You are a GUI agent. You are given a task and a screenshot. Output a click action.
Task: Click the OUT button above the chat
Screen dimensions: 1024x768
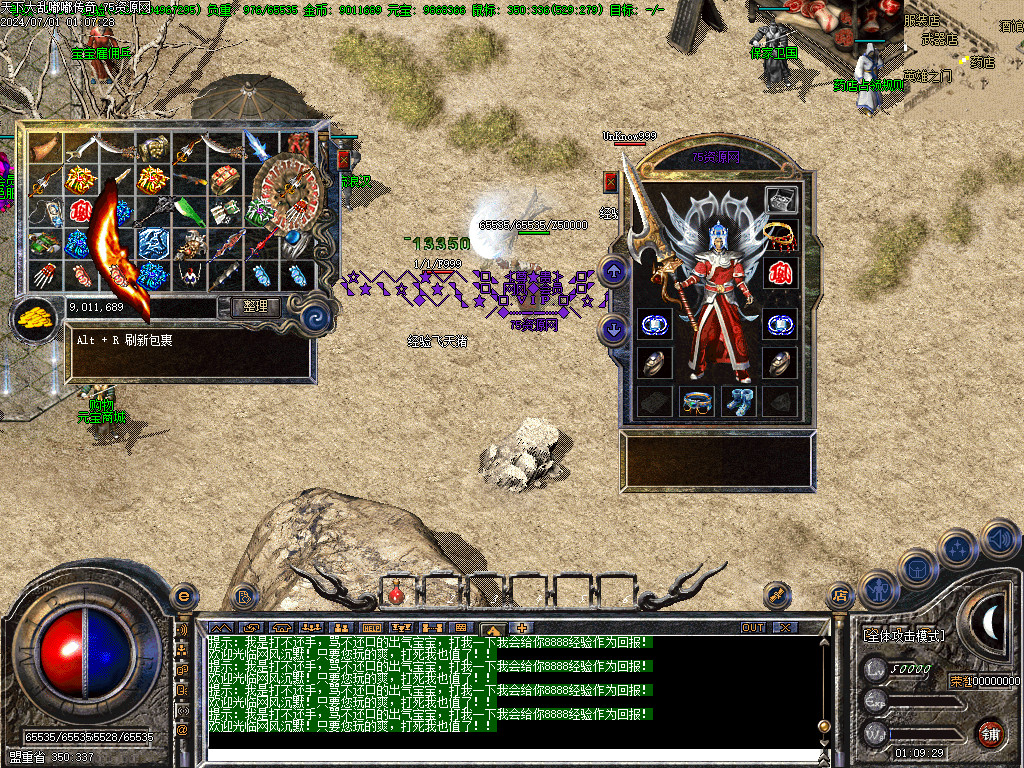coord(753,627)
